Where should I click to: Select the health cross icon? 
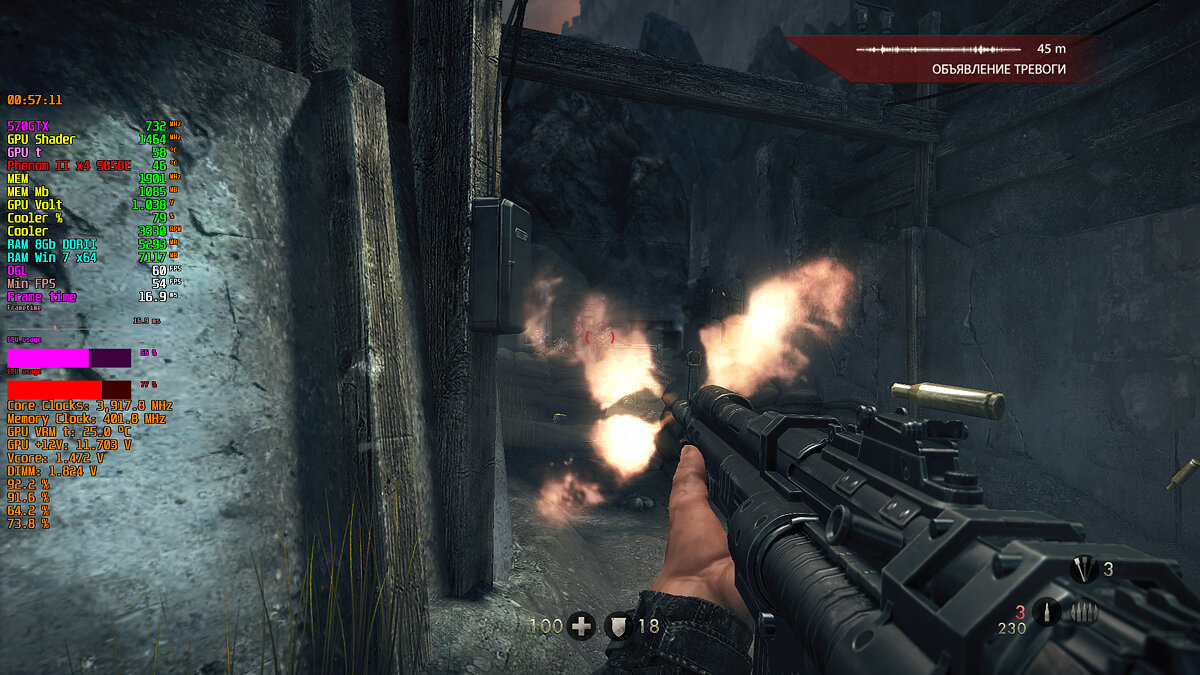click(581, 627)
